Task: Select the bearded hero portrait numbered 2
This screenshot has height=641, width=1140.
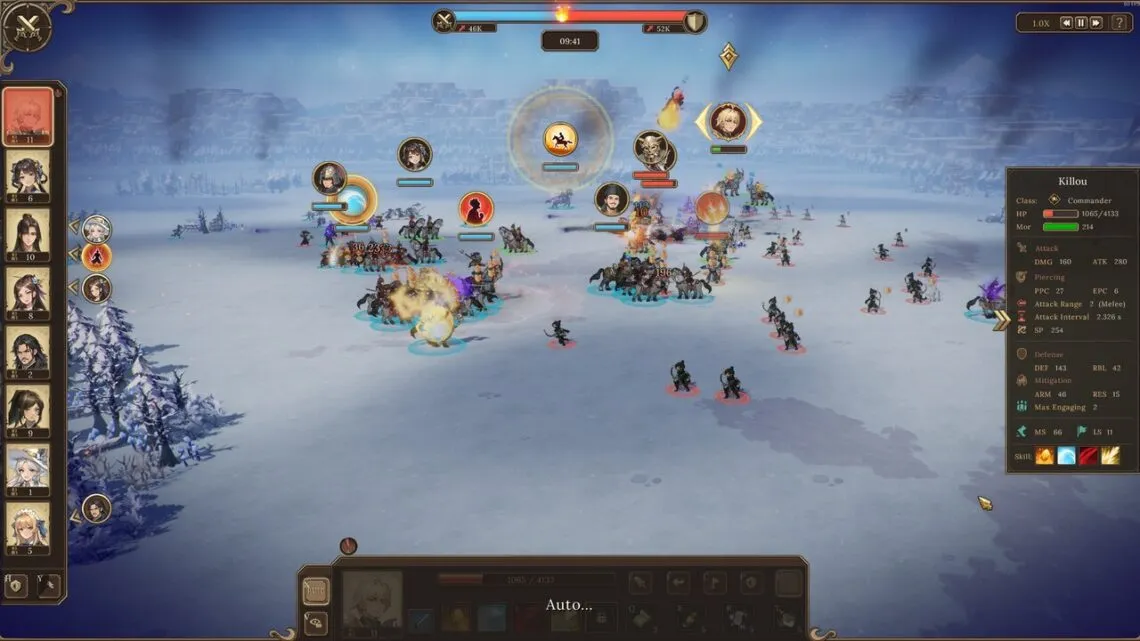Action: click(x=28, y=352)
